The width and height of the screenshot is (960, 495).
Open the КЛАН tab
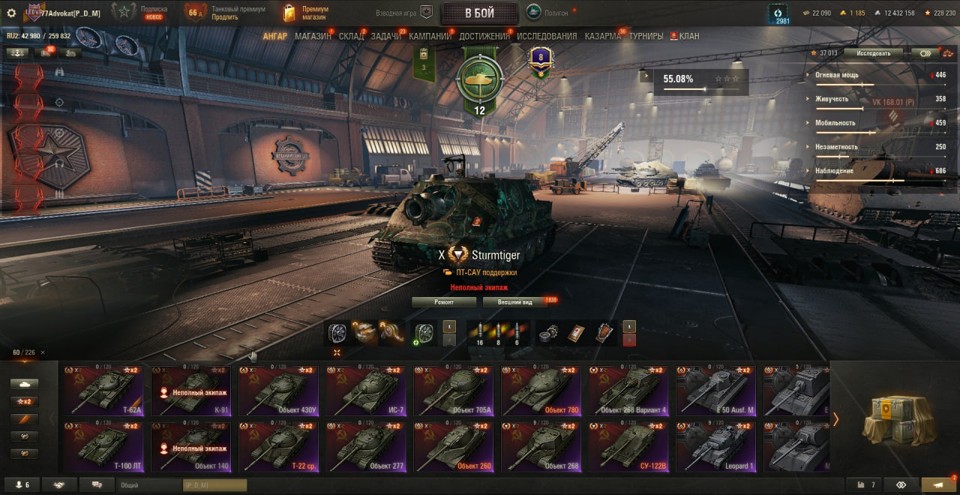point(689,36)
